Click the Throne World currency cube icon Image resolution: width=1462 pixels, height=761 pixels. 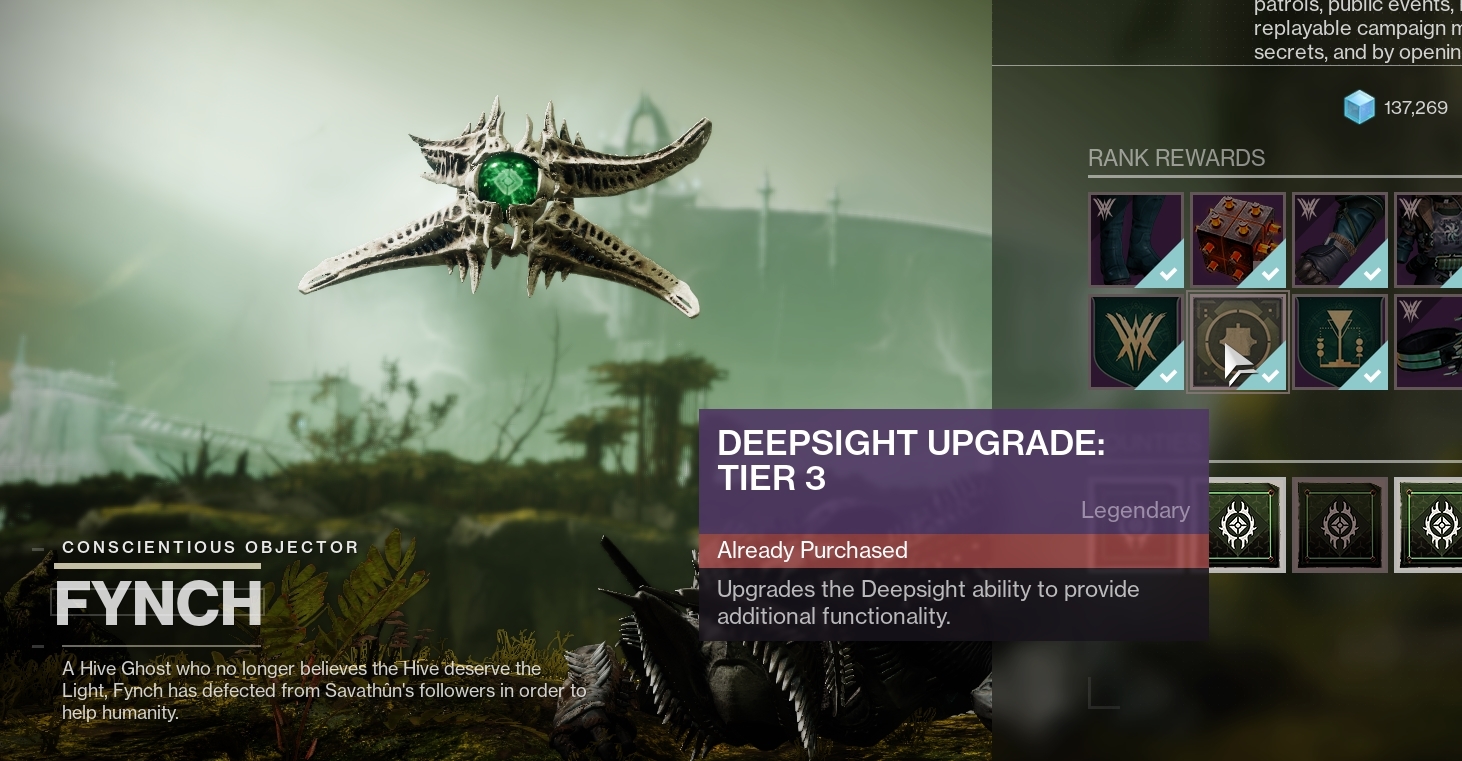point(1359,107)
